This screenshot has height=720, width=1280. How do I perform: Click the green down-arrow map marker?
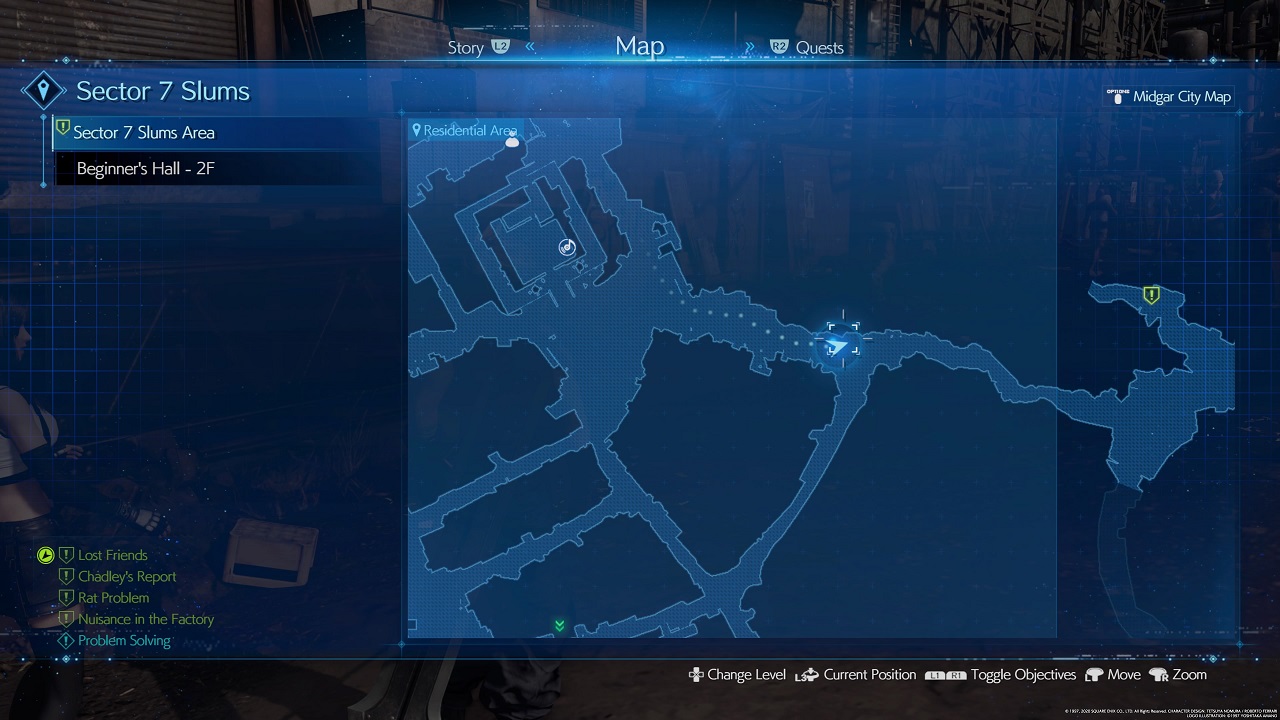click(560, 626)
